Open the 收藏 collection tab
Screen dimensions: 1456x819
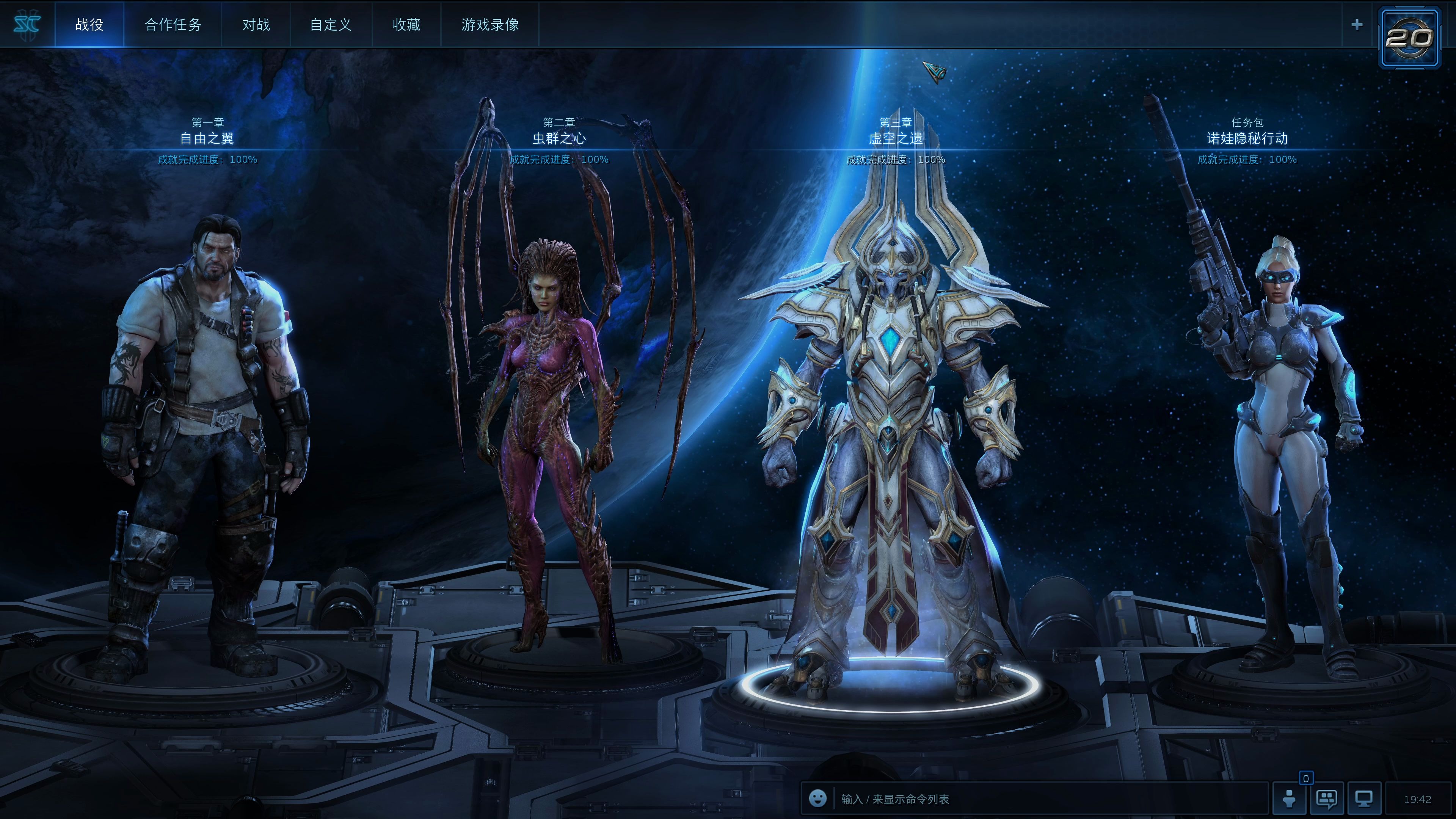(x=406, y=25)
